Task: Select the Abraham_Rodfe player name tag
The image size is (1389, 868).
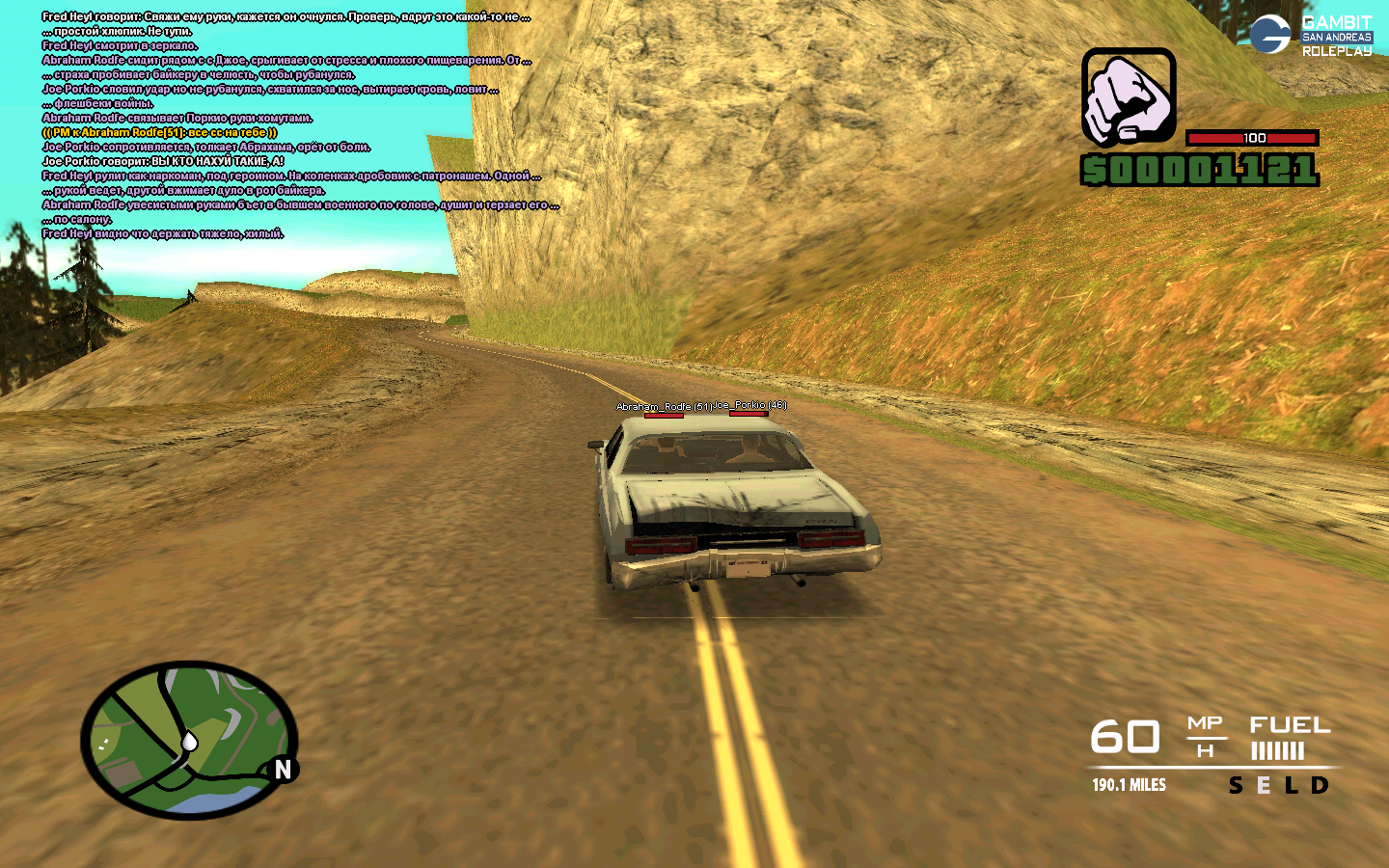Action: 664,407
